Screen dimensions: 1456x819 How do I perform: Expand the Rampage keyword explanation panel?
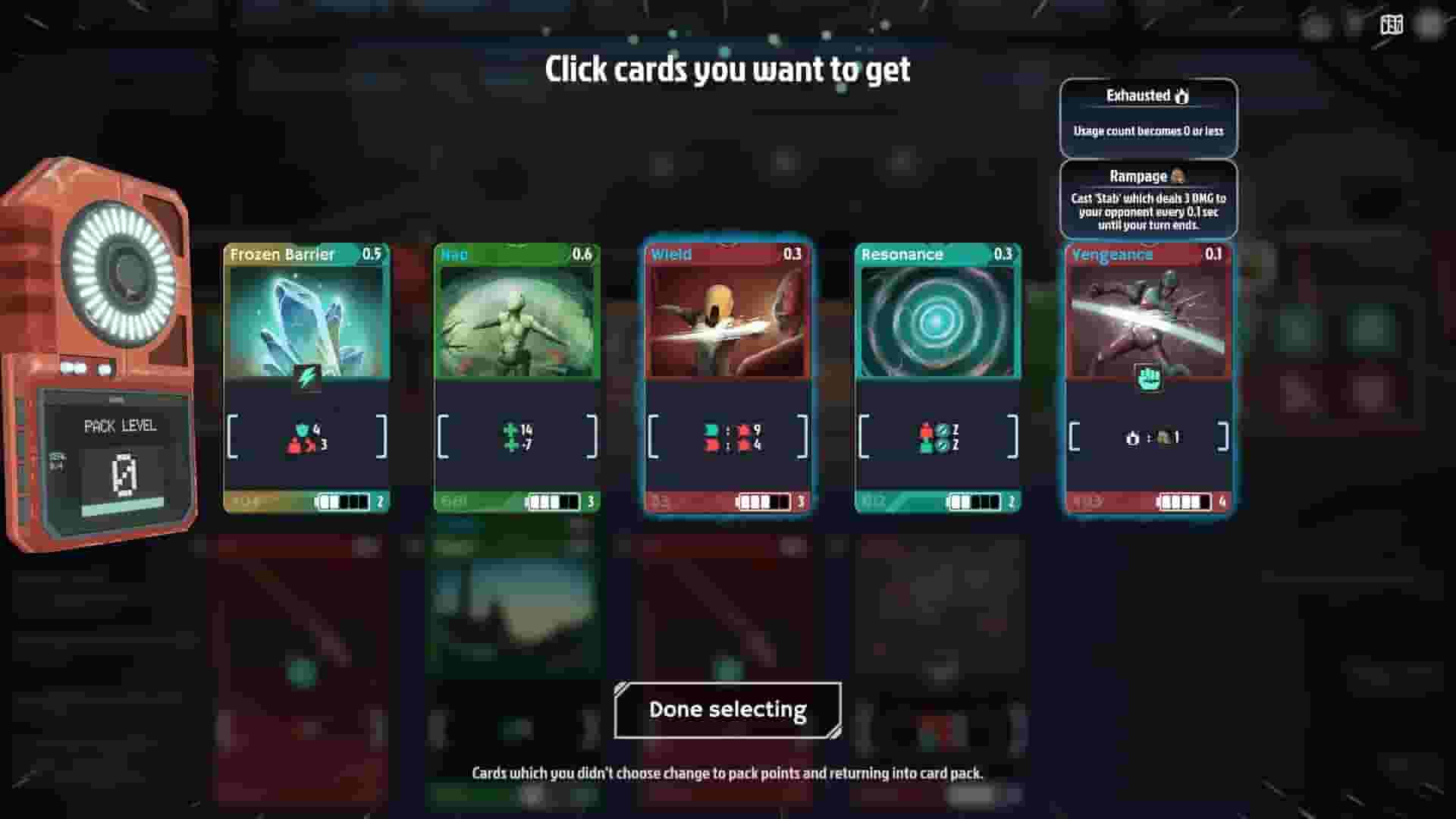pos(1147,197)
